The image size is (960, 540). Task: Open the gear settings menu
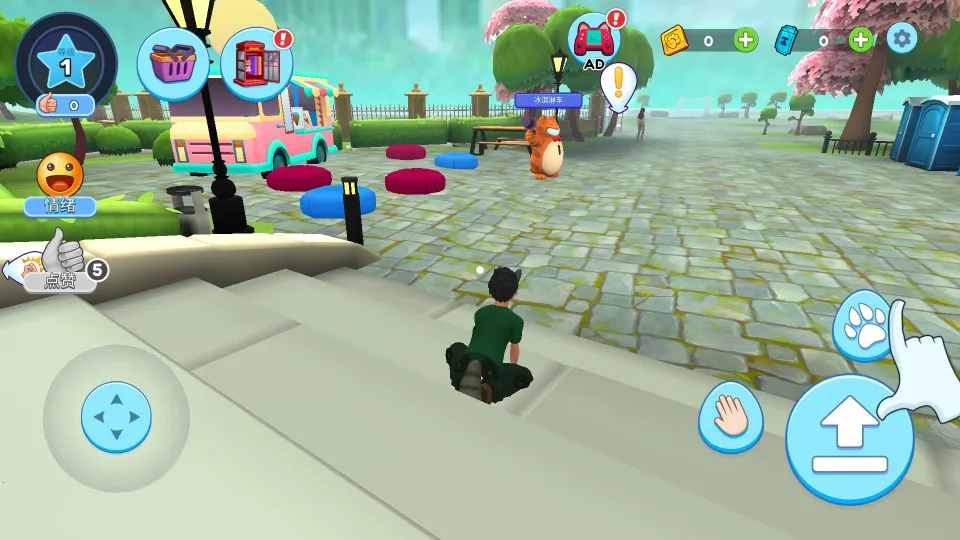(902, 39)
